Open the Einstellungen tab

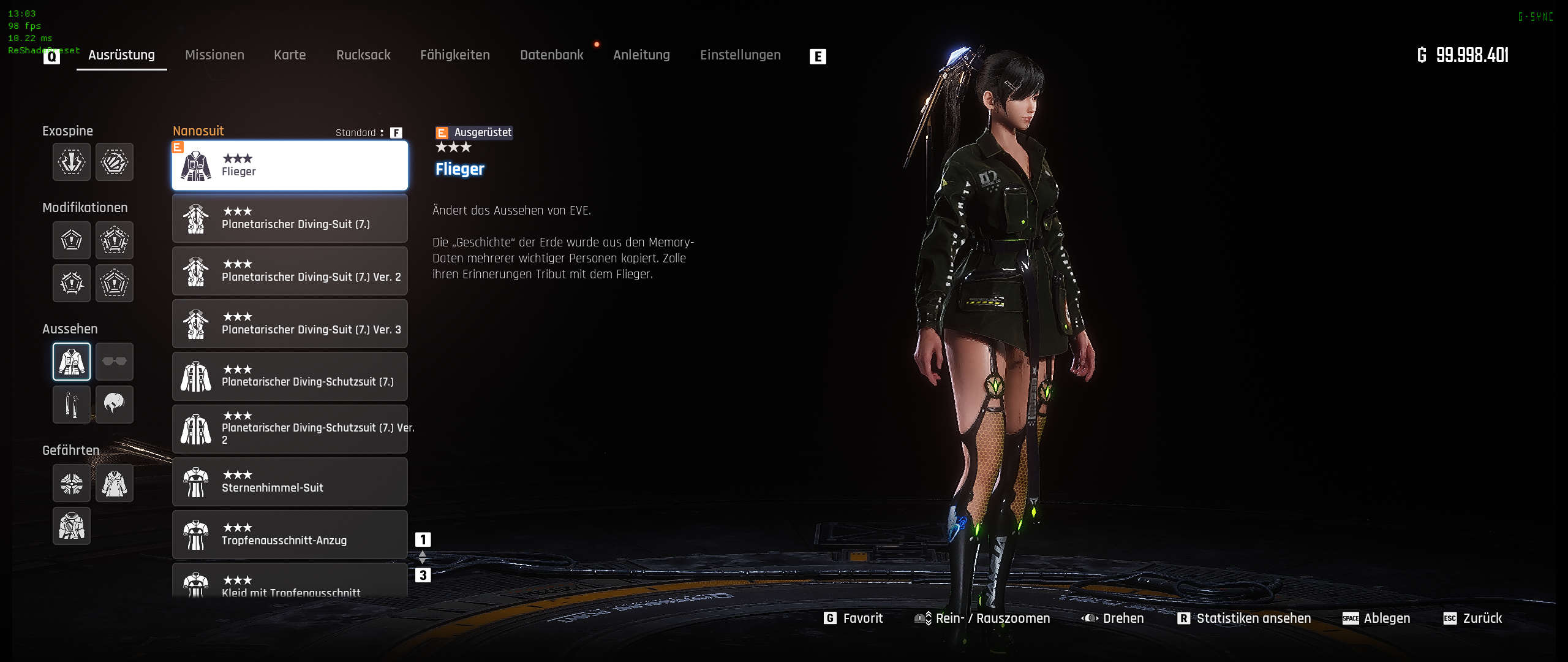(740, 55)
